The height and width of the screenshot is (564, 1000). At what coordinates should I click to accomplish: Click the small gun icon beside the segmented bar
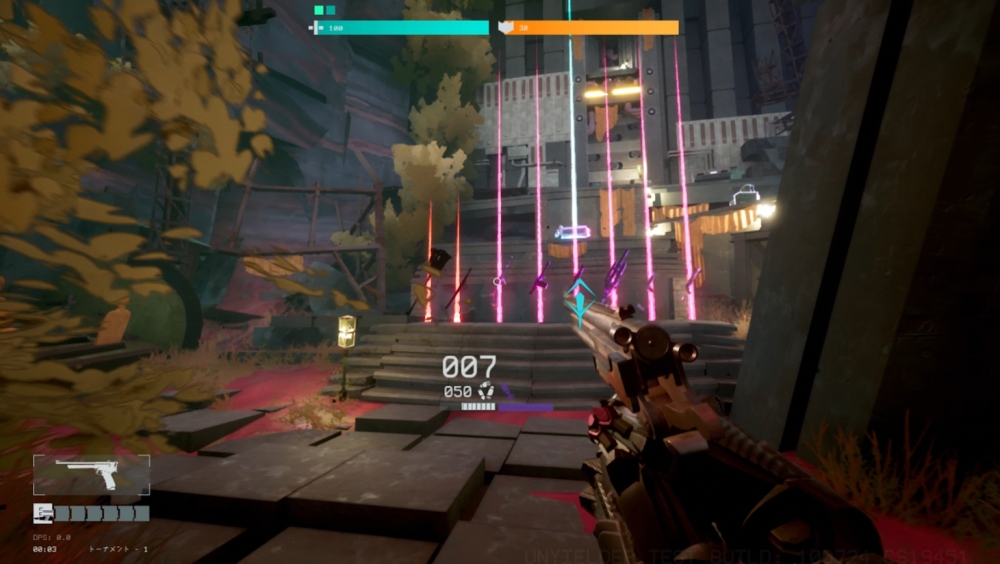pyautogui.click(x=42, y=513)
